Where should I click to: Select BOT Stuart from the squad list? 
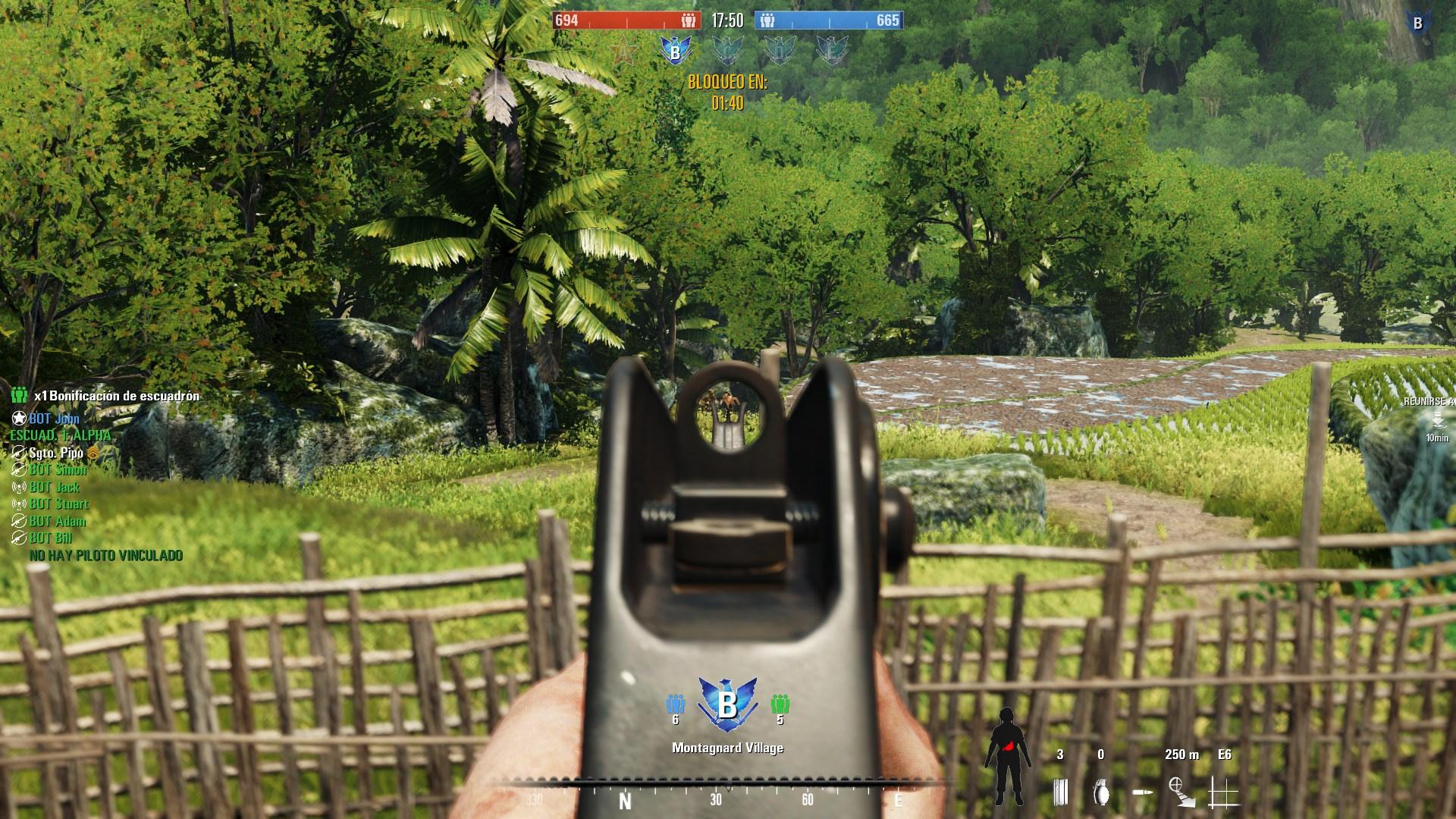[58, 504]
